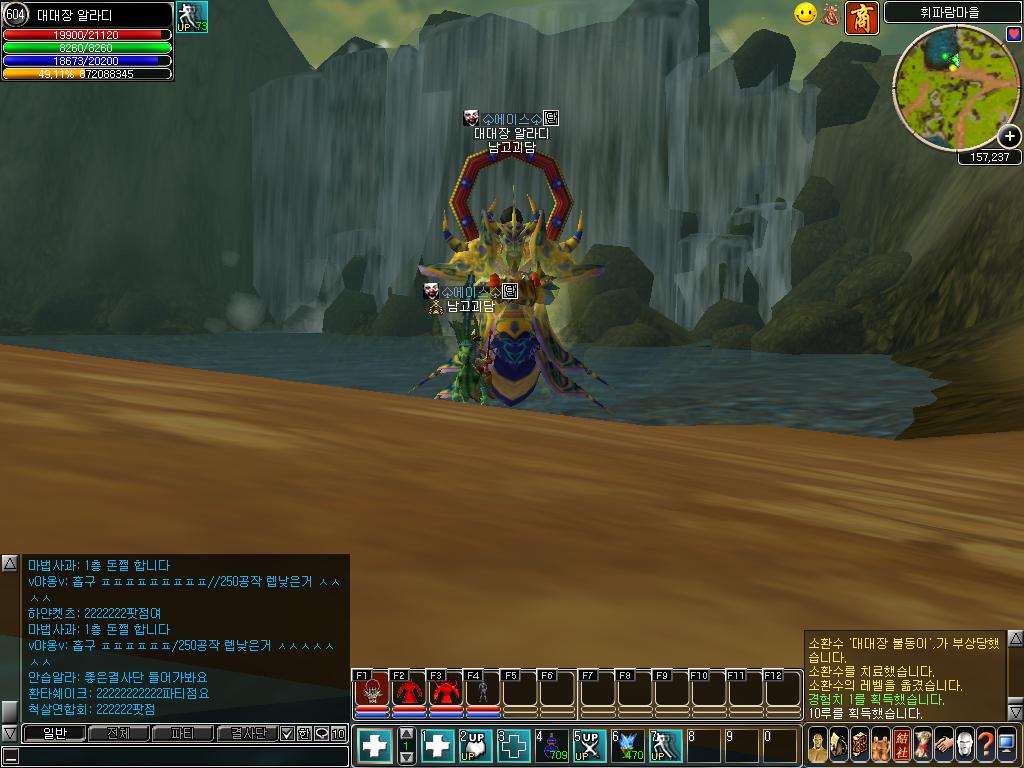Select the 파티 chat tab
1024x768 pixels.
pyautogui.click(x=182, y=734)
